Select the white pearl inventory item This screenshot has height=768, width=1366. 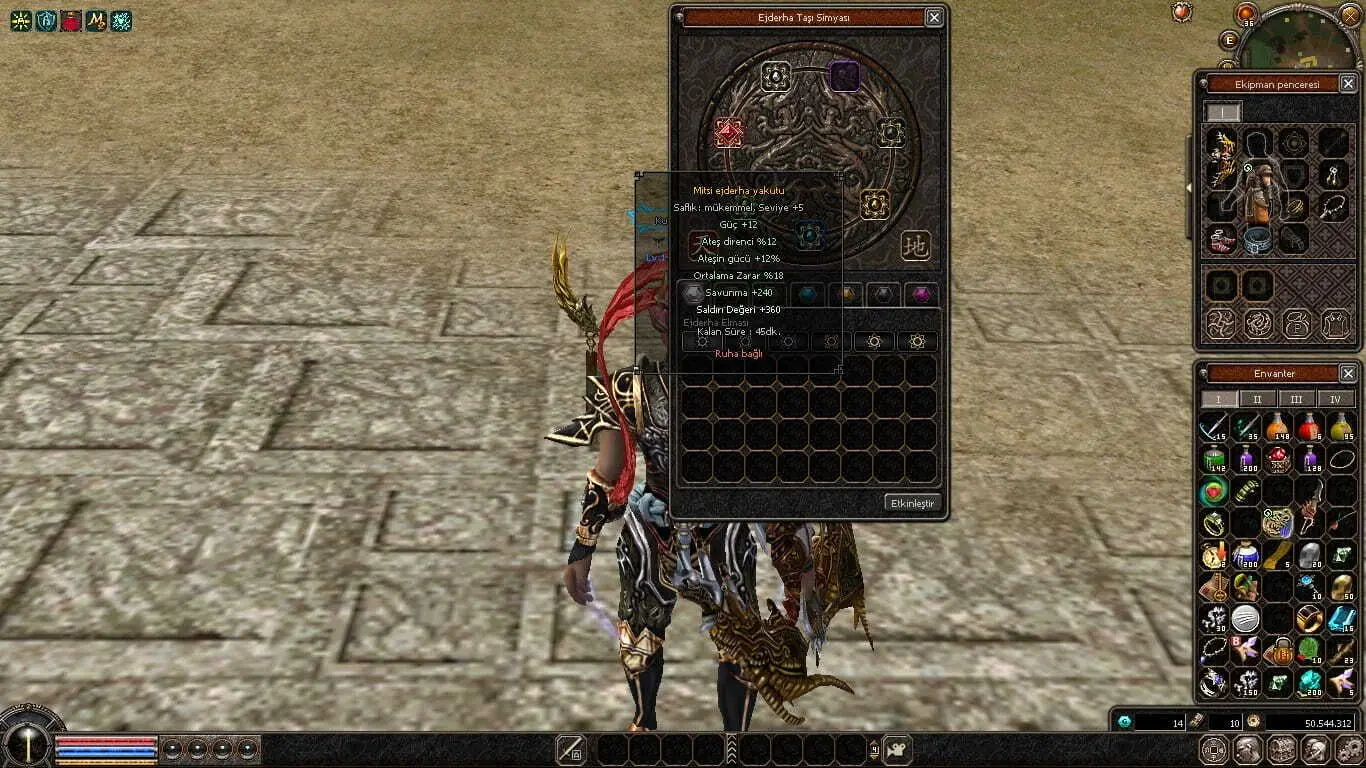(1245, 618)
